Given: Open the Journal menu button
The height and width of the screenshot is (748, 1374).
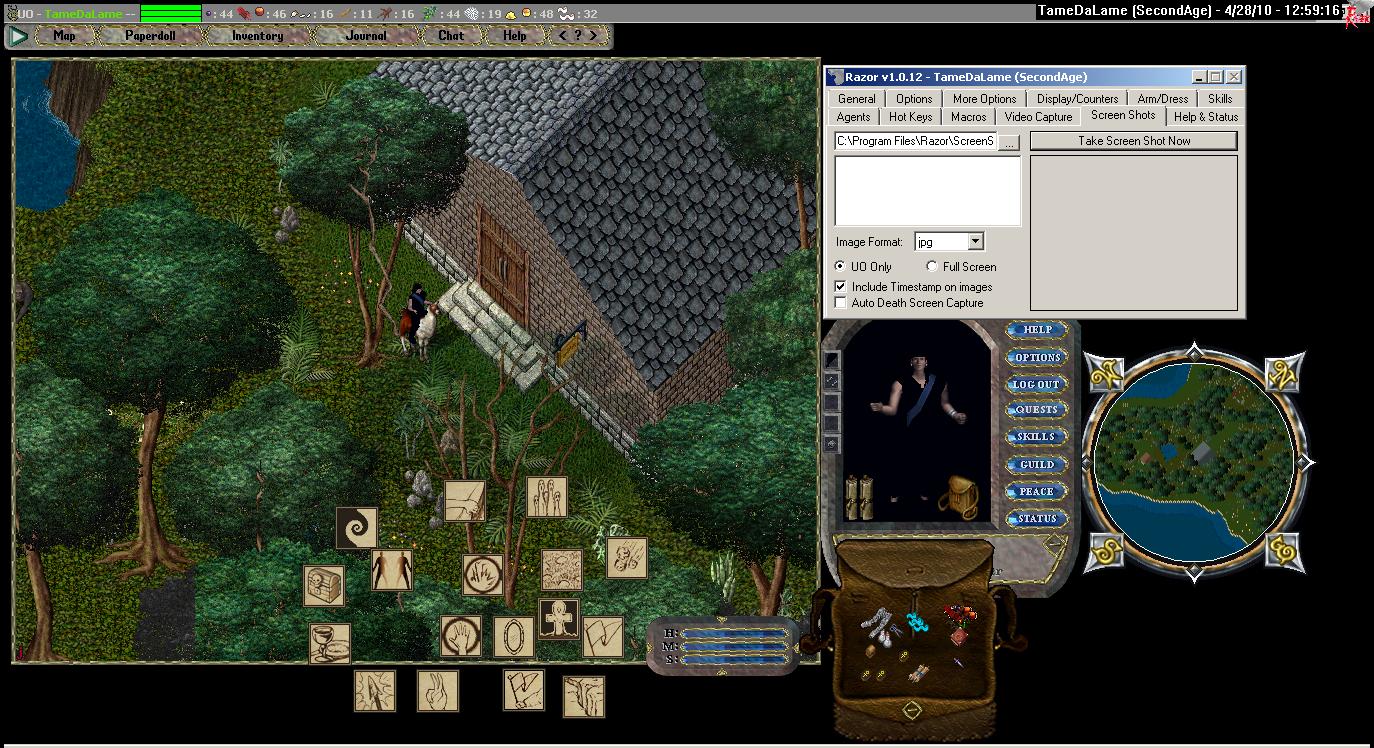Looking at the screenshot, I should click(x=366, y=36).
